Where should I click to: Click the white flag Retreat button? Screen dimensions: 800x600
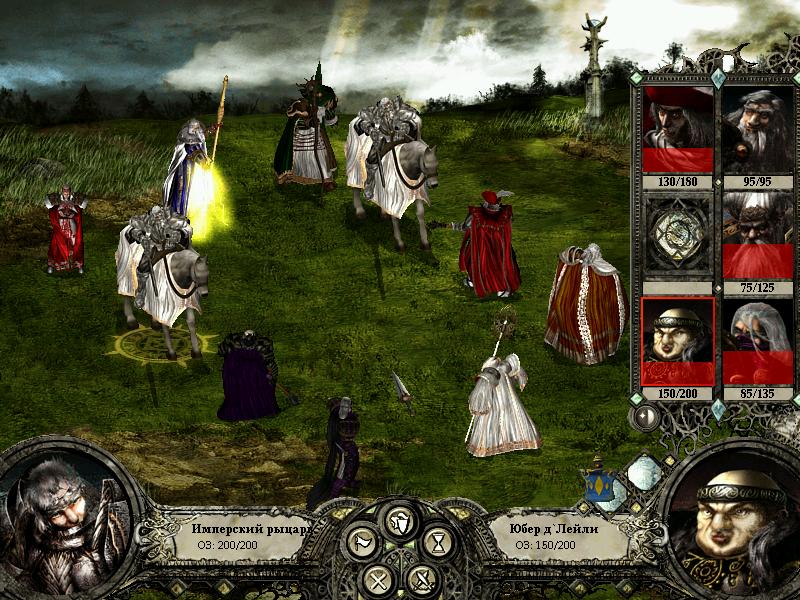click(x=361, y=543)
